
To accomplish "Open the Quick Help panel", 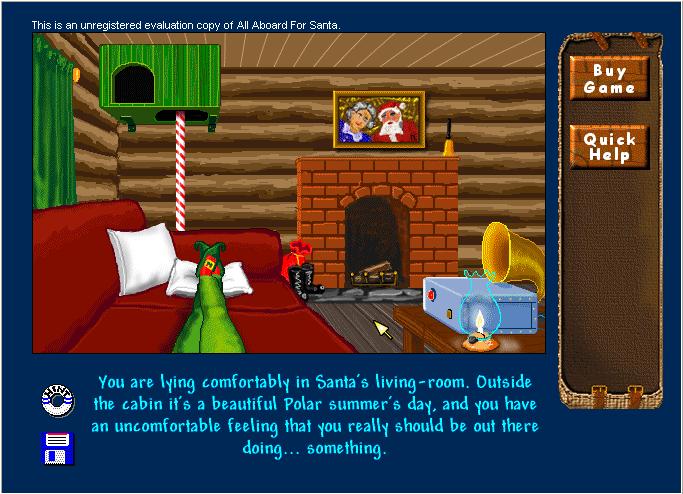I will (x=609, y=147).
